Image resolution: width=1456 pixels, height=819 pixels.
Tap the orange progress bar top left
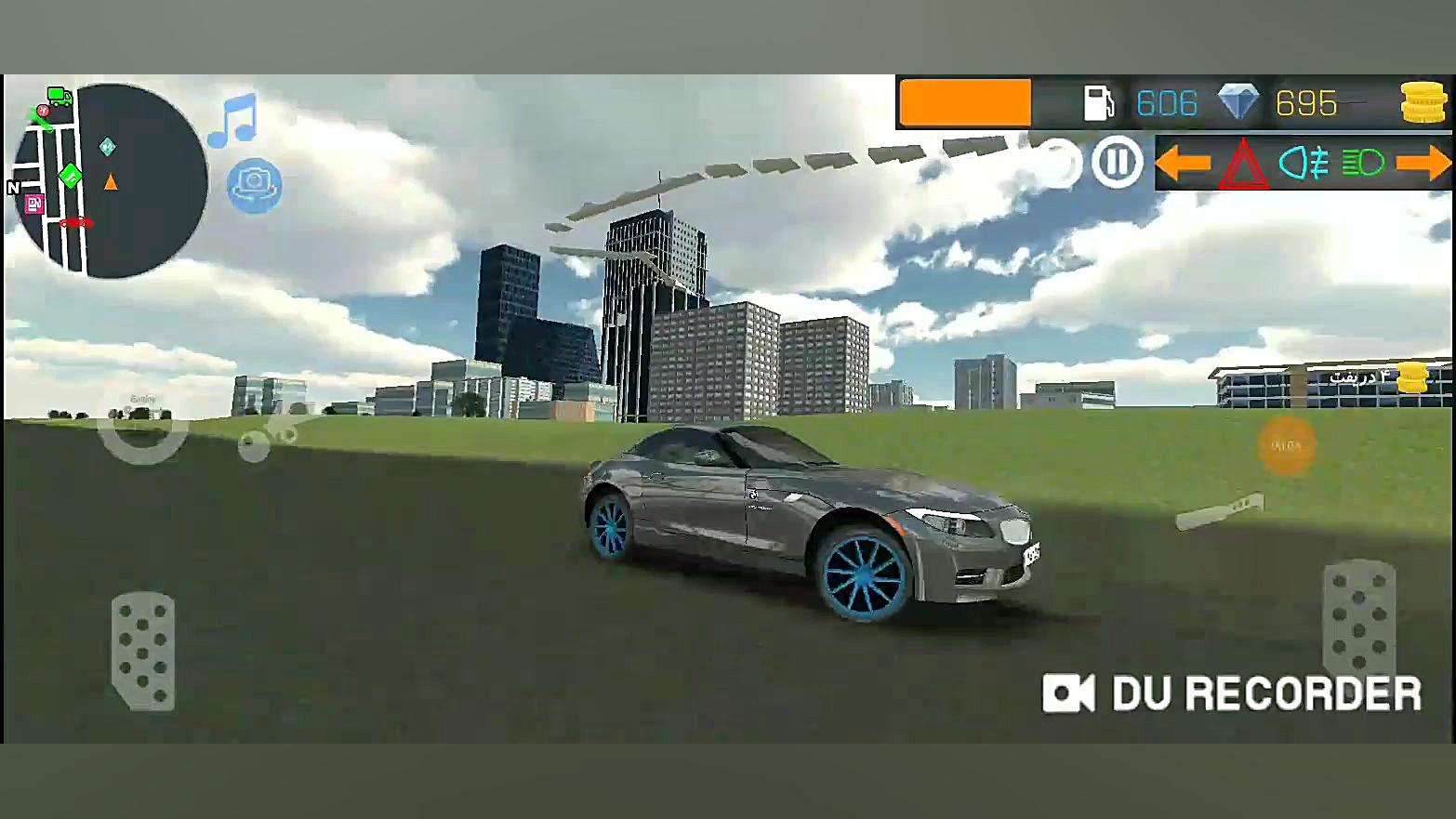pyautogui.click(x=964, y=102)
